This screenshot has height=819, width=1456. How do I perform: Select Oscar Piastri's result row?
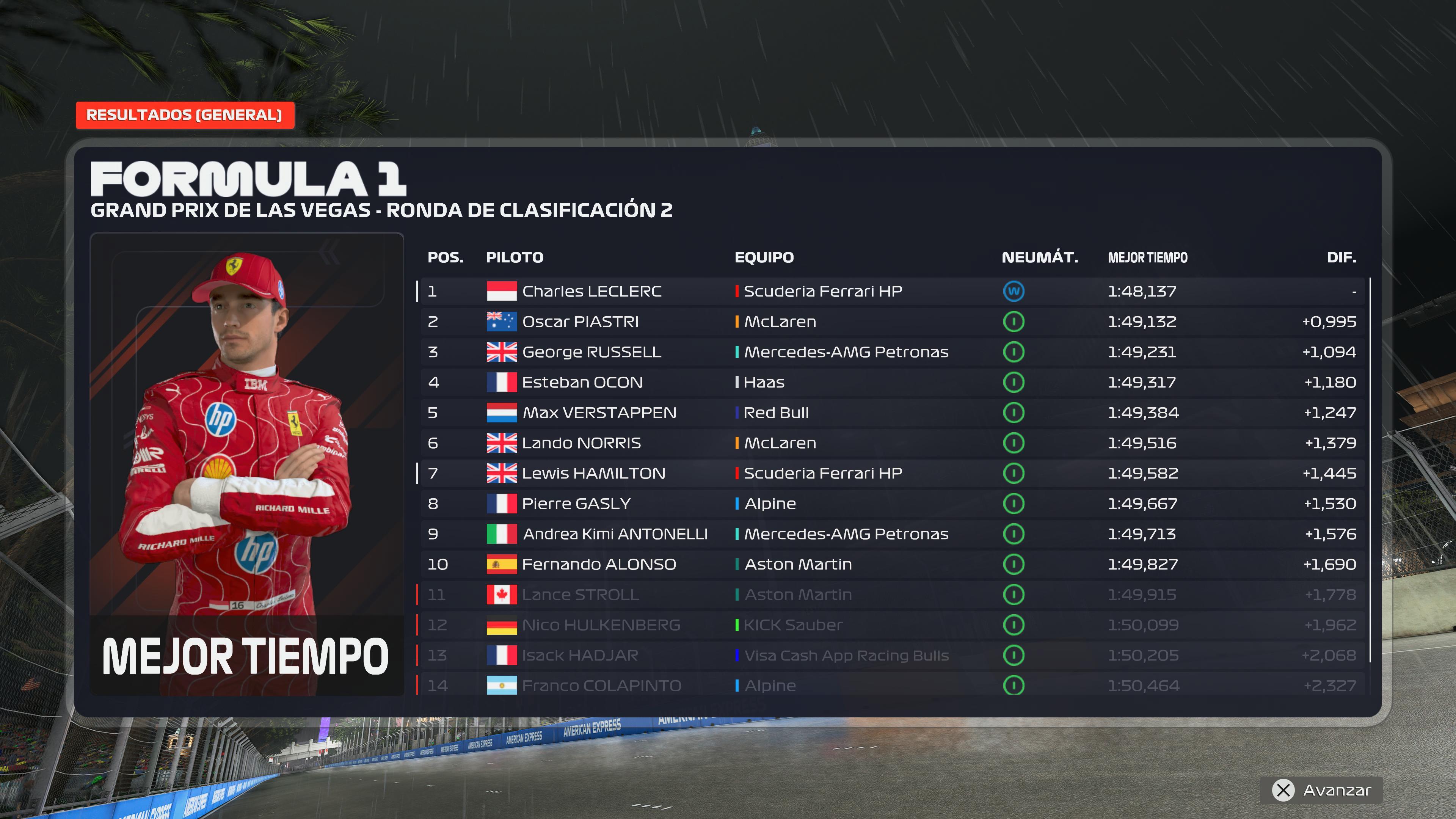pyautogui.click(x=891, y=322)
